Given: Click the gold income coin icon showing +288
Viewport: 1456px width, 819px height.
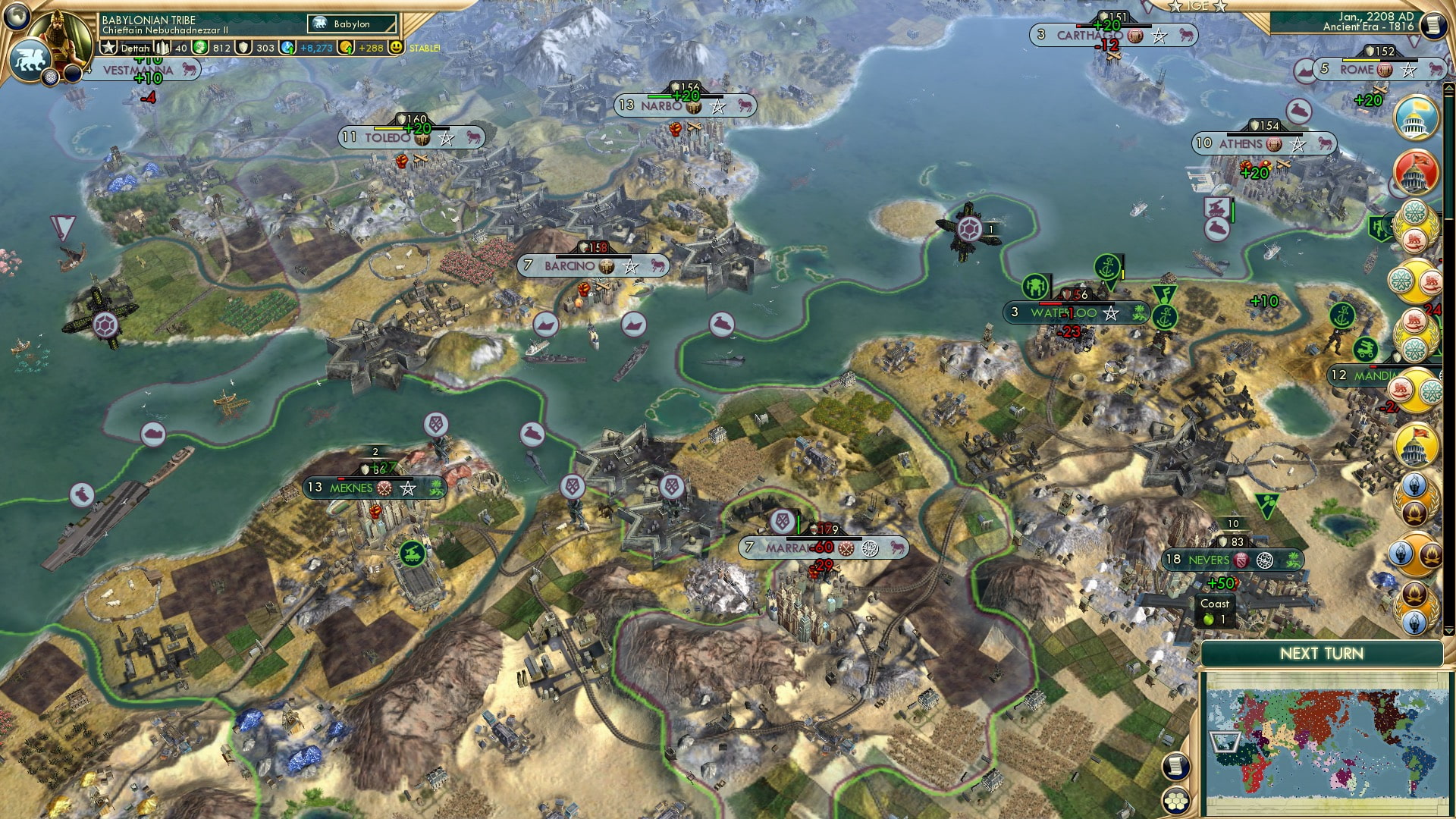Looking at the screenshot, I should [347, 47].
